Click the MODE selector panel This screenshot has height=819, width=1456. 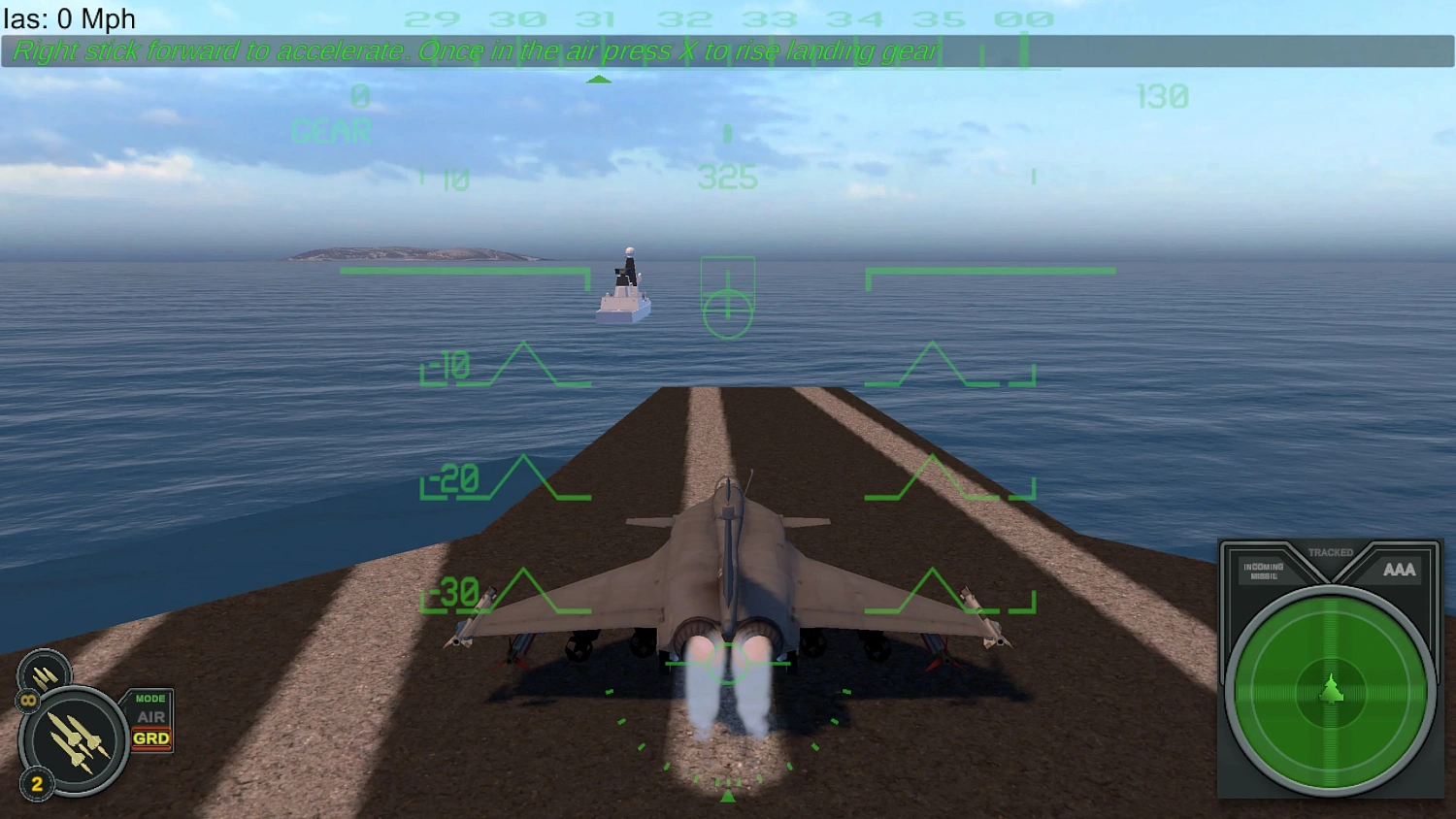click(149, 698)
